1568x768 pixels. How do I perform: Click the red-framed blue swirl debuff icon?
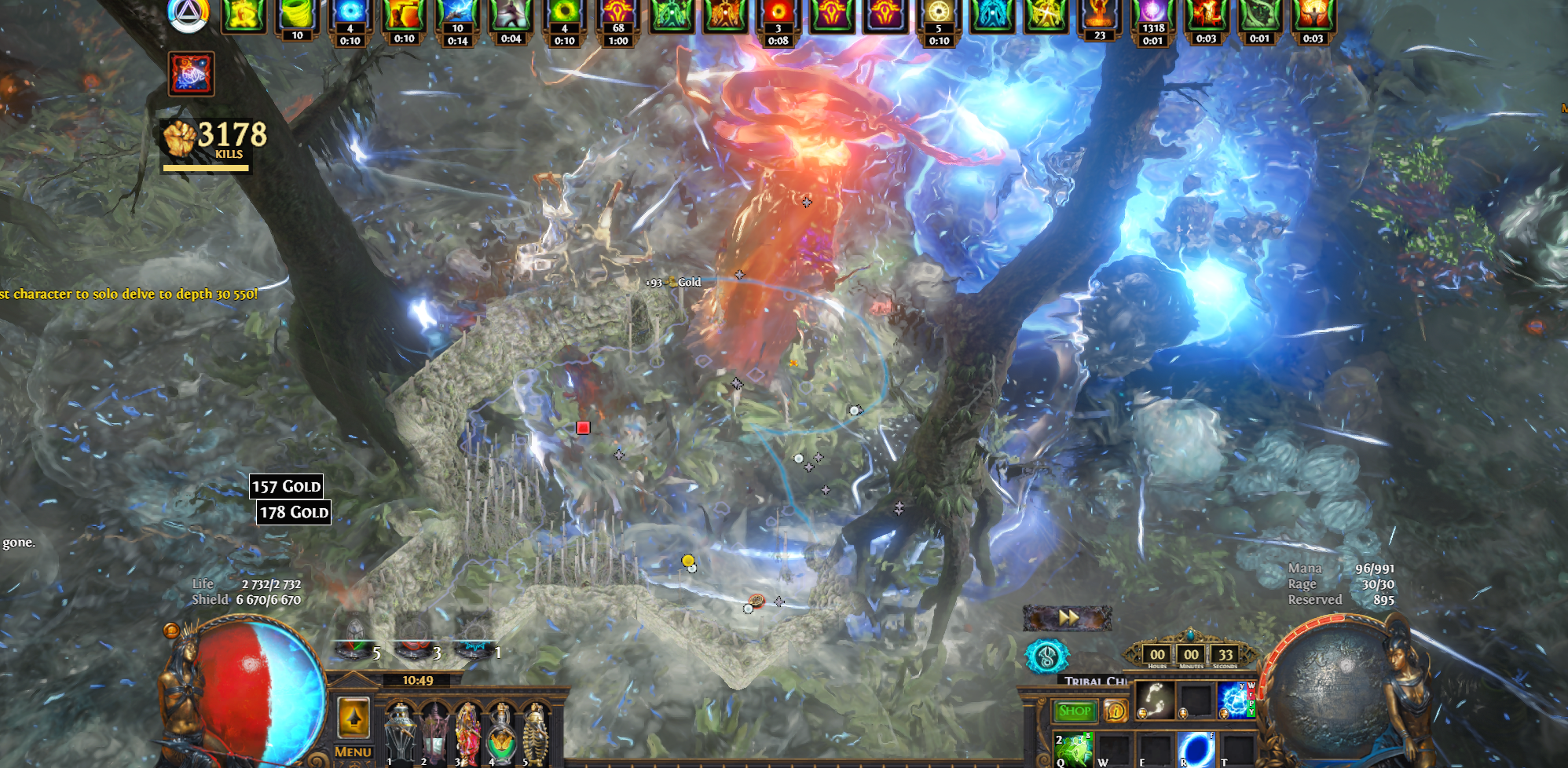191,75
